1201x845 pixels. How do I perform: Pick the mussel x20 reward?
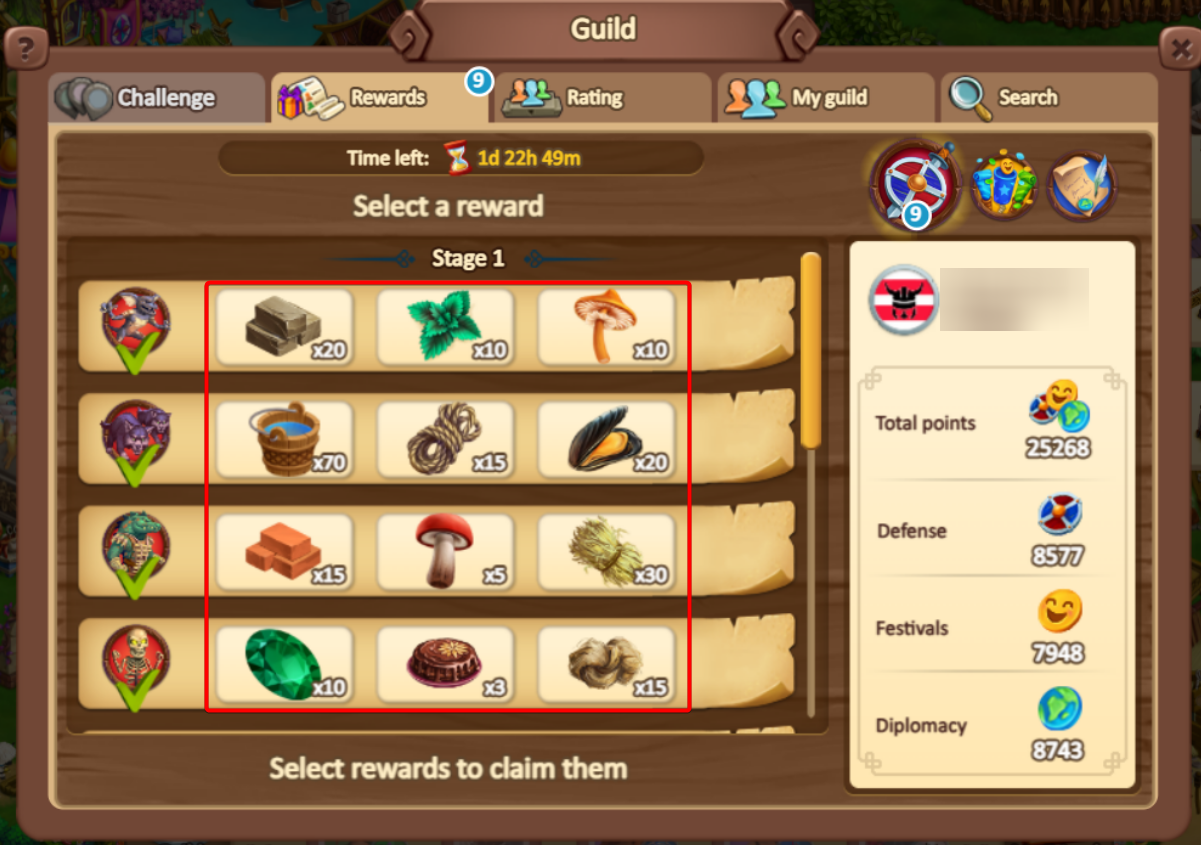606,439
